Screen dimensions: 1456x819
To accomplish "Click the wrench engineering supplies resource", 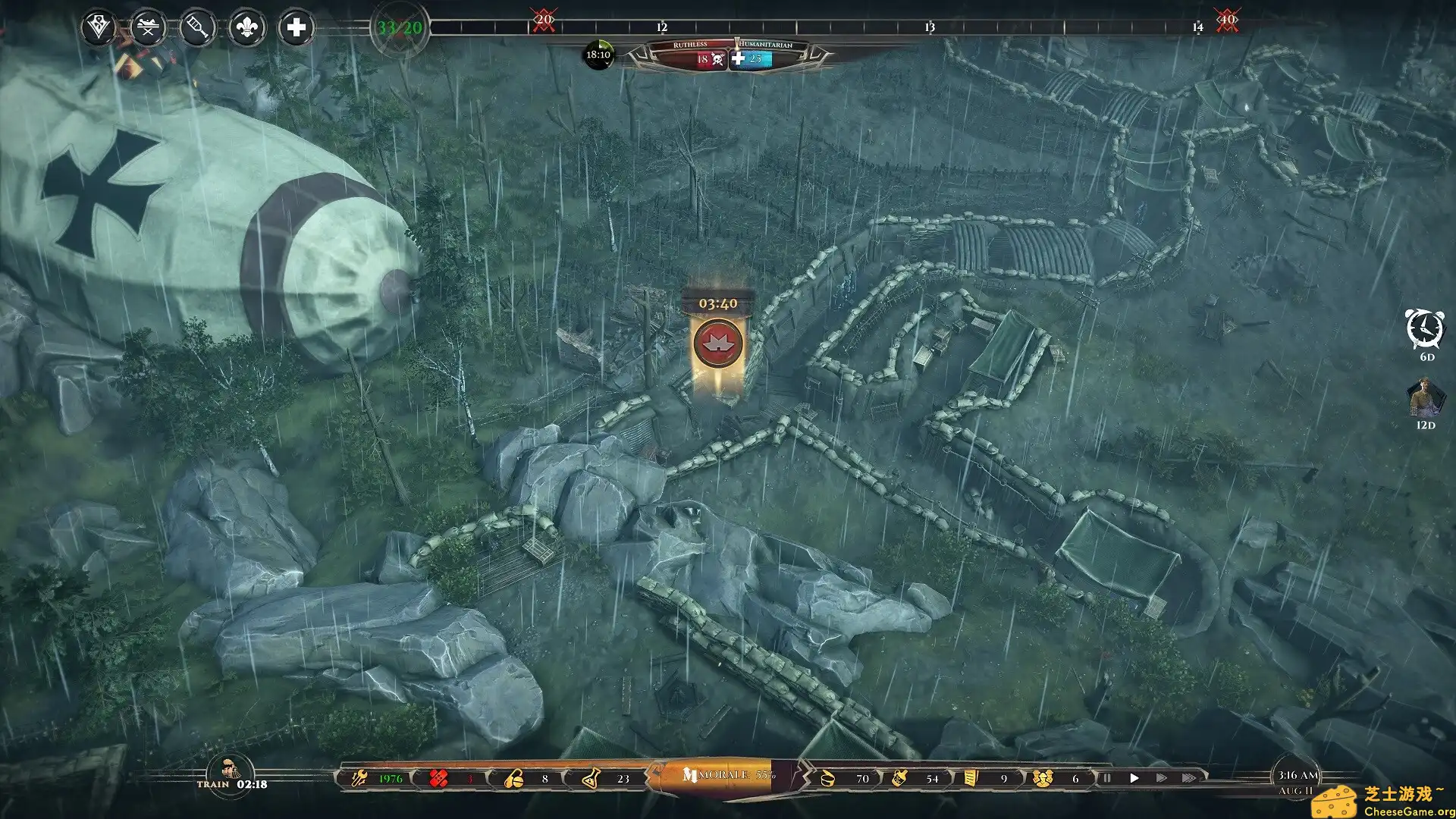I will (x=359, y=779).
